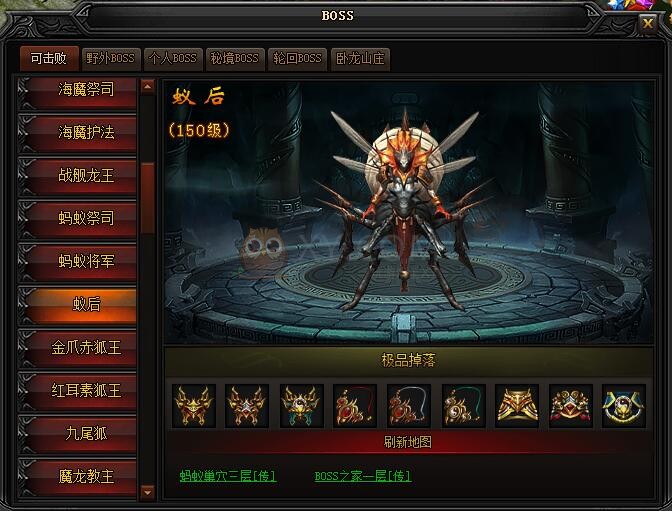
Task: Click the 蚂蚁祭司 boss entry
Action: click(86, 217)
